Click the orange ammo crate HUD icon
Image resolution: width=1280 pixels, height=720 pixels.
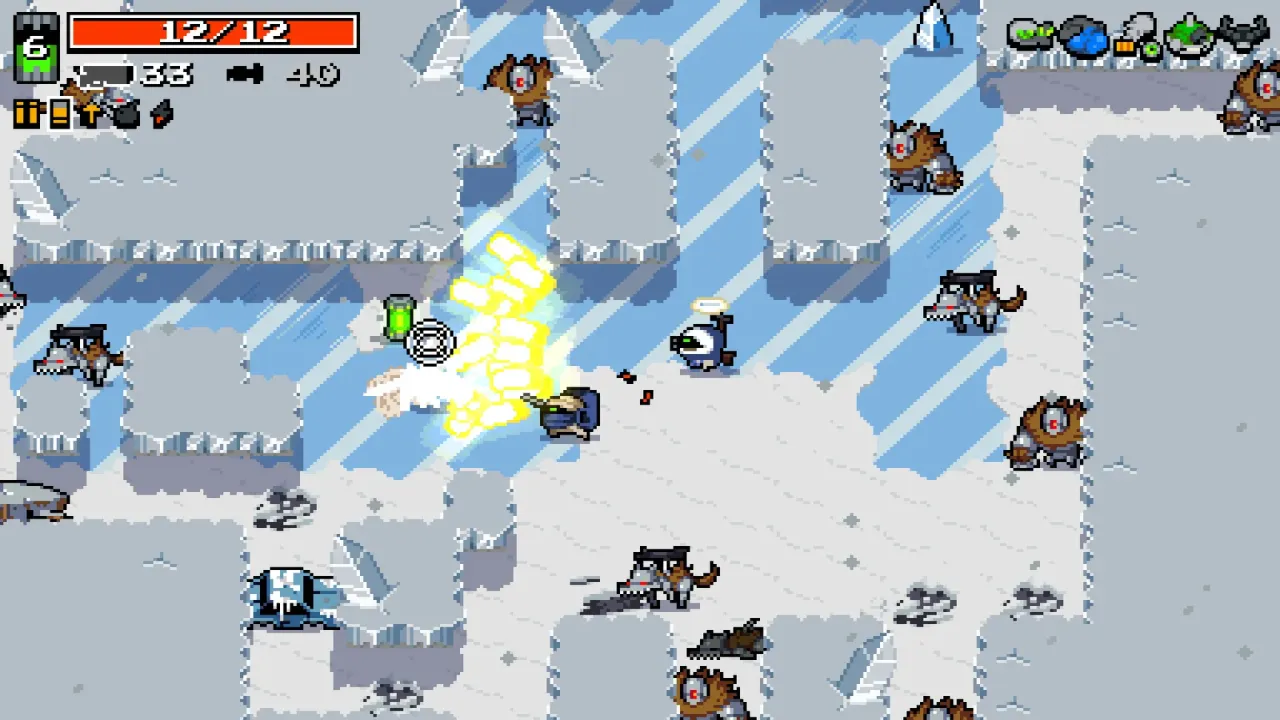pos(28,112)
